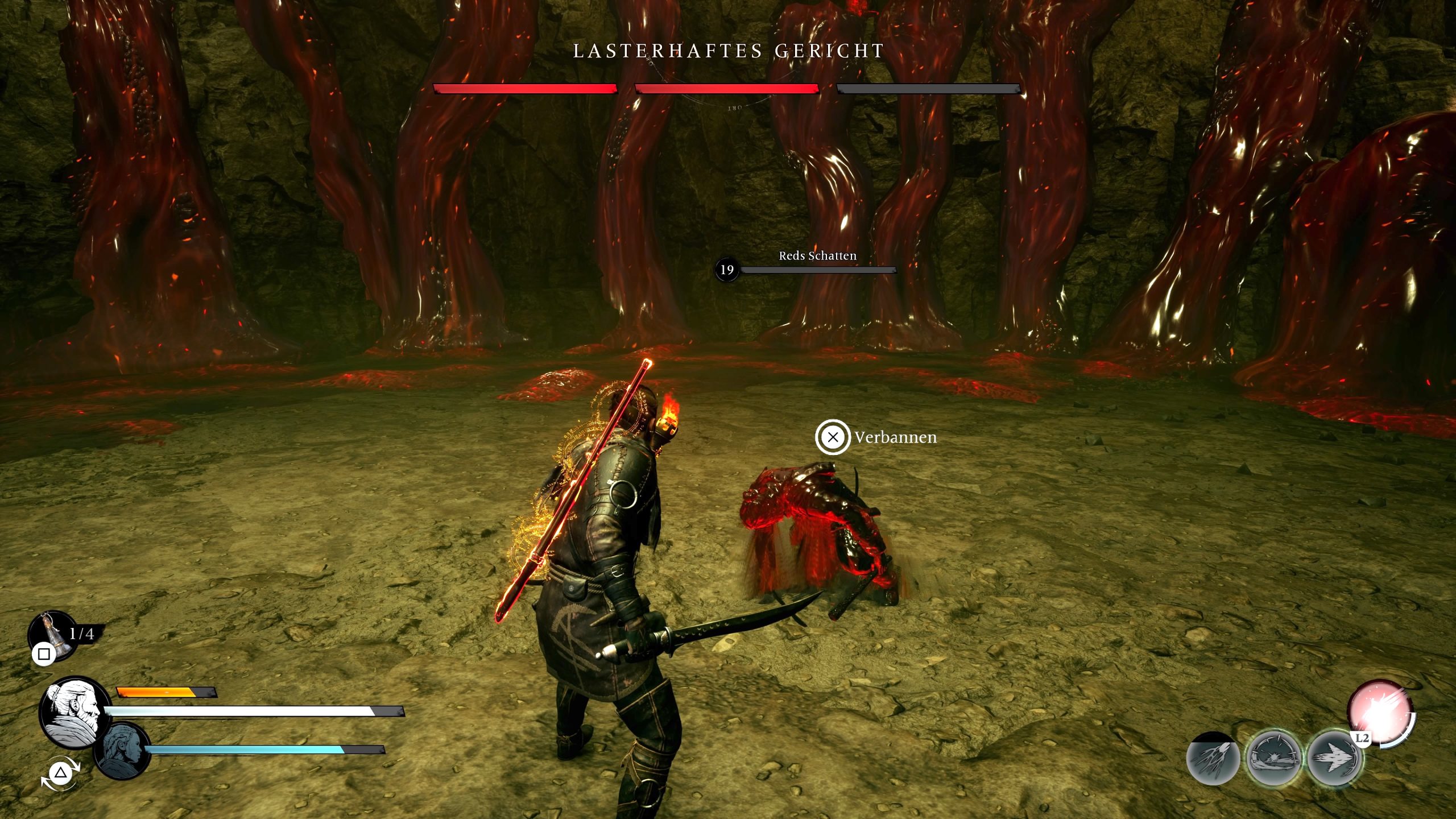Screen dimensions: 1456x819
Task: Activate the glowing red banish ability orb
Action: [1380, 713]
